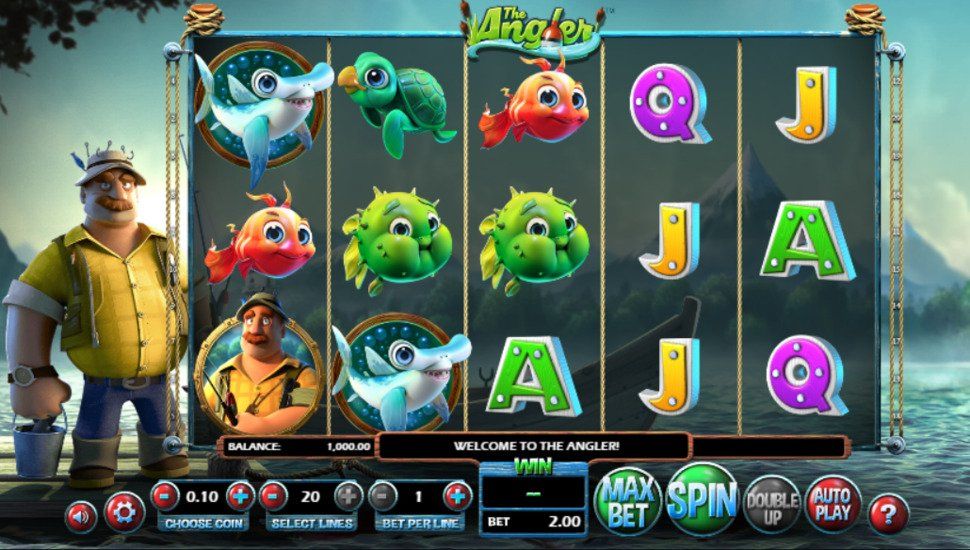The image size is (970, 550).
Task: Start Auto Play mode
Action: coord(832,503)
